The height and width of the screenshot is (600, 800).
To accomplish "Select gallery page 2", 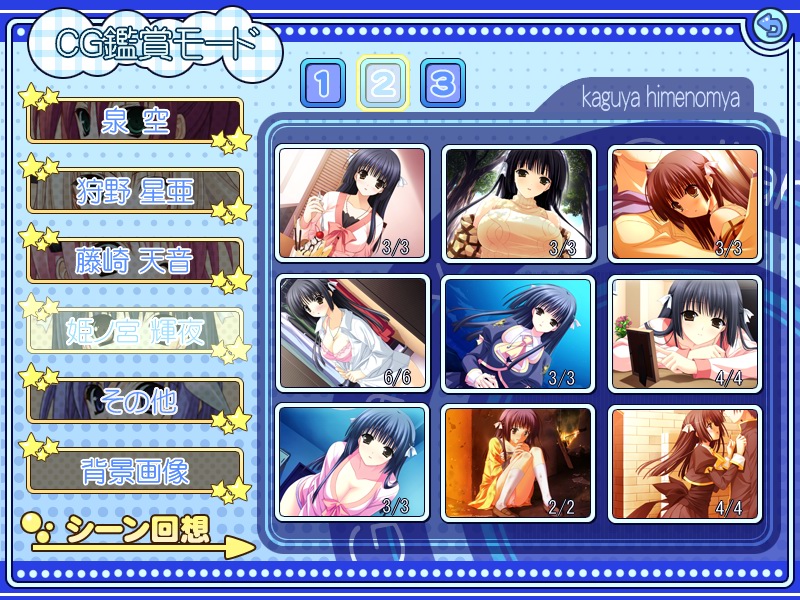I will 382,83.
